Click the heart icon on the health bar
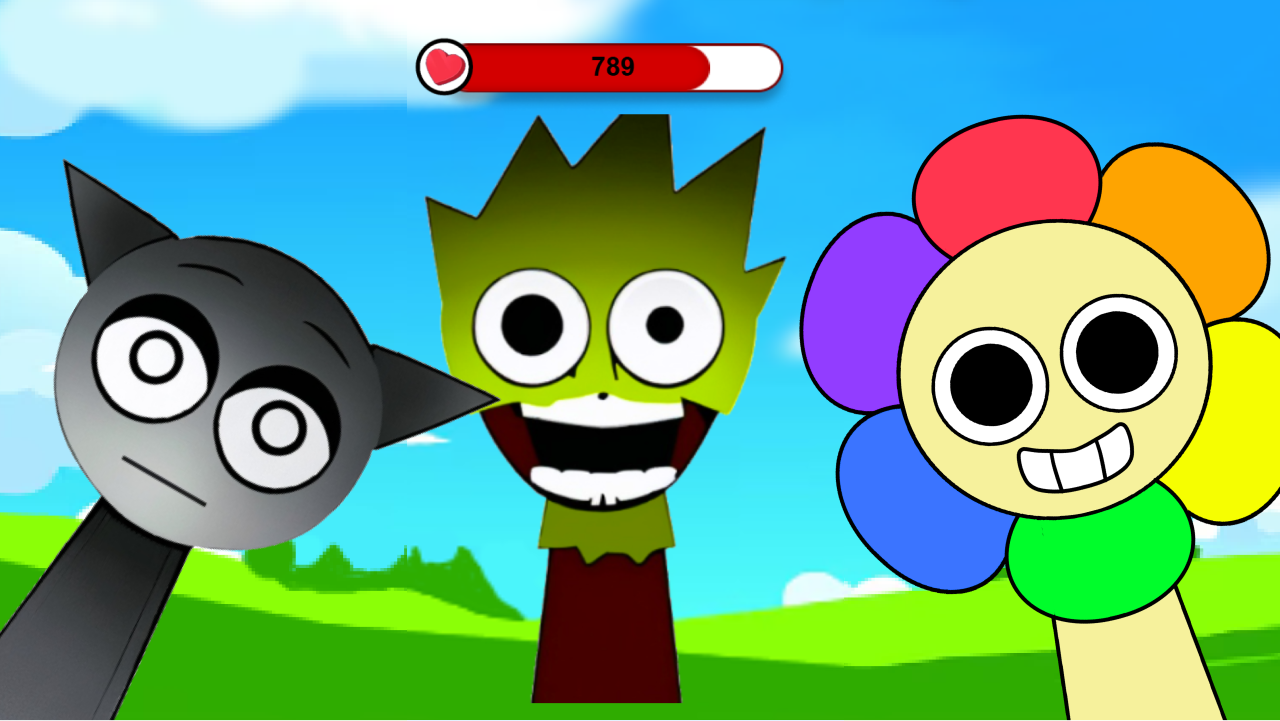Screen dimensions: 1280x721 pos(444,66)
